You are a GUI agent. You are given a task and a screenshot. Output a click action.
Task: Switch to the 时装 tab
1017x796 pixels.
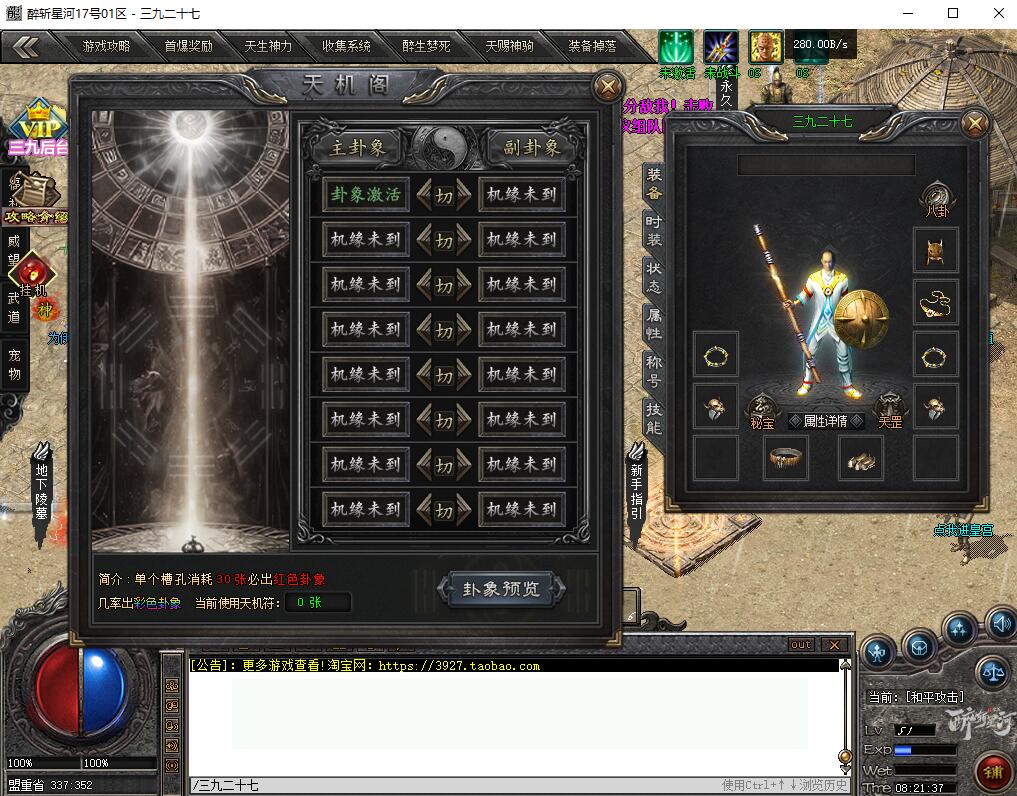pos(653,230)
